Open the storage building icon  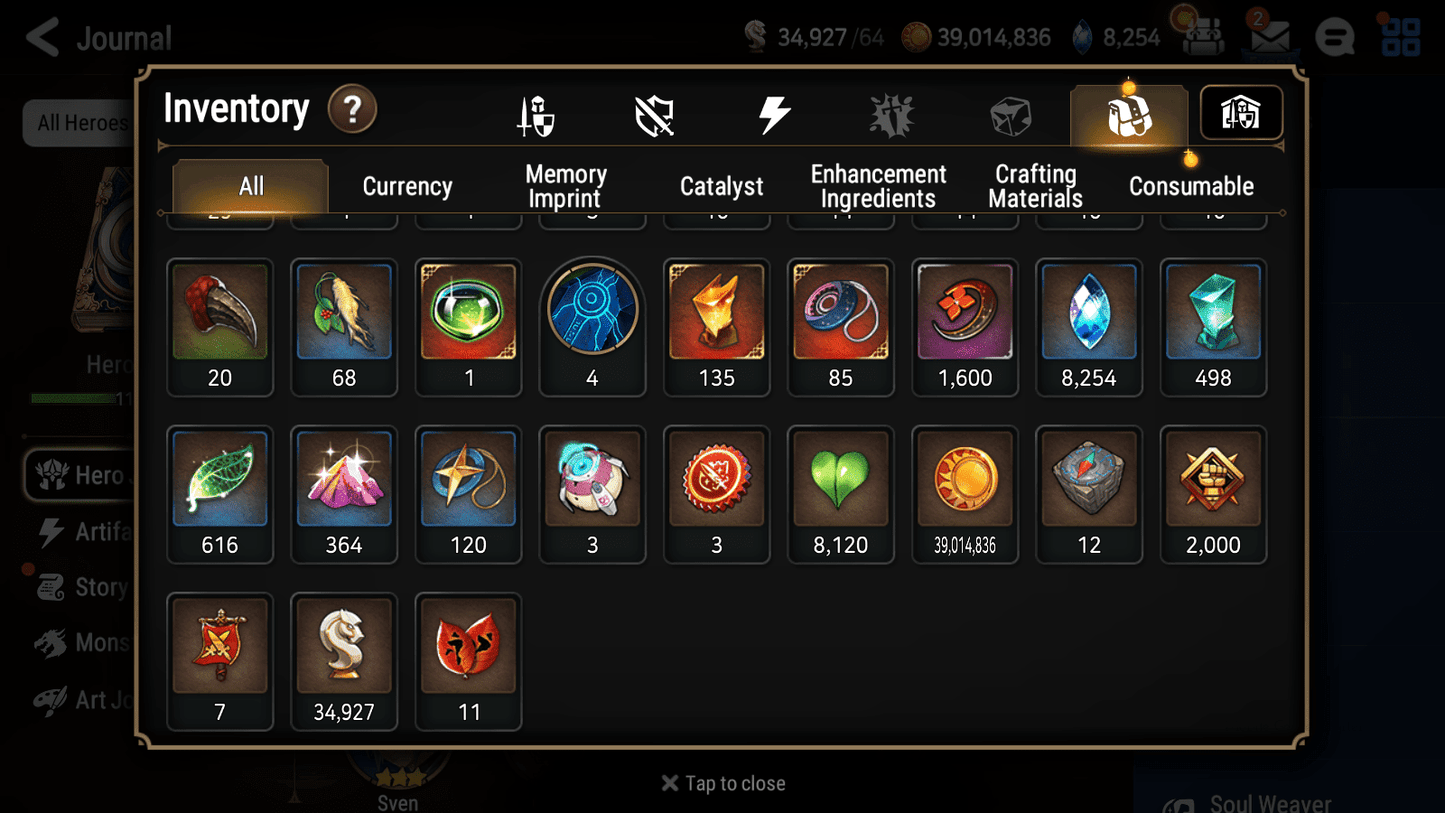(x=1240, y=113)
